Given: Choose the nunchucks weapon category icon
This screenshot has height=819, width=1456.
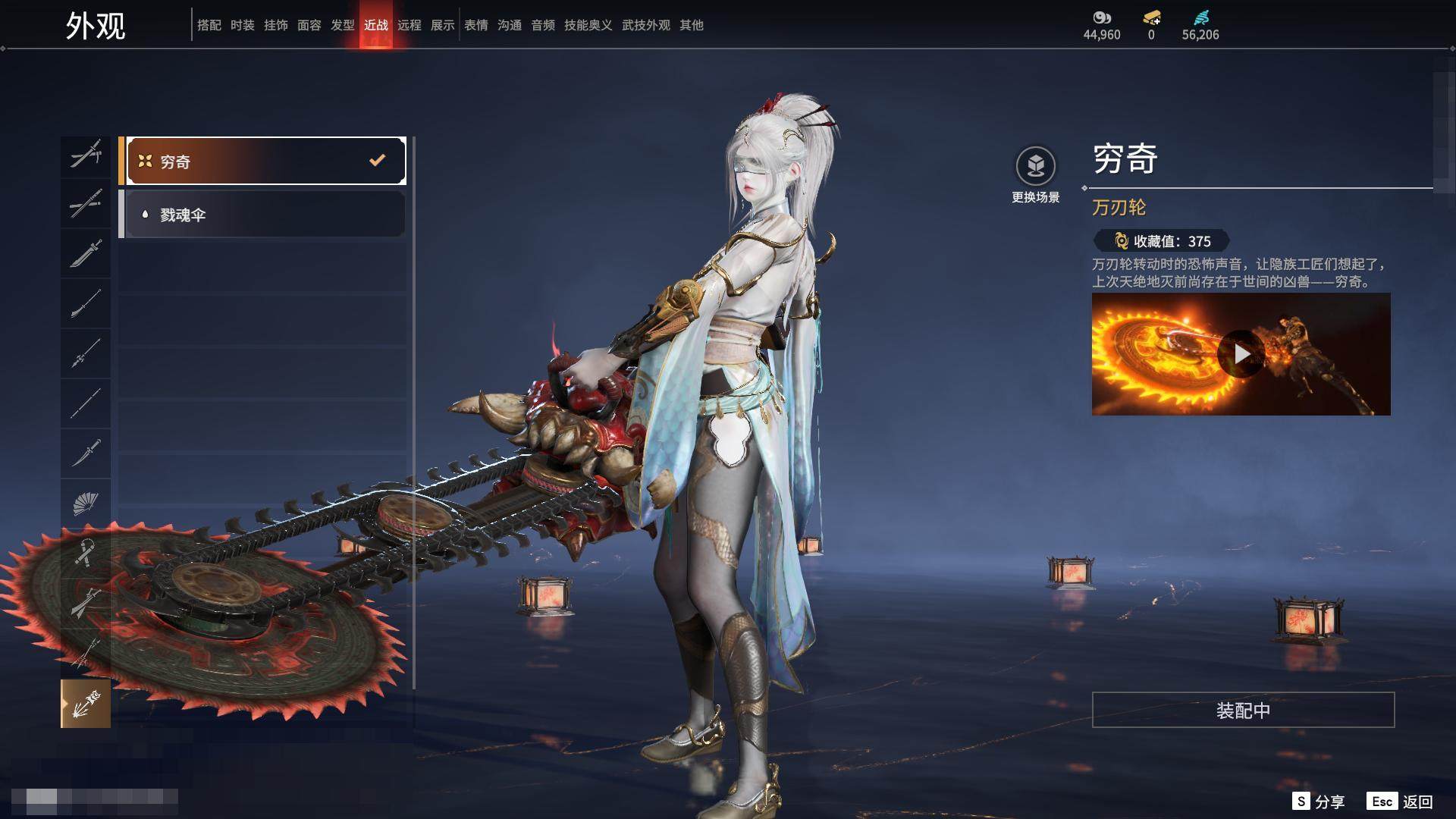Looking at the screenshot, I should 85,554.
